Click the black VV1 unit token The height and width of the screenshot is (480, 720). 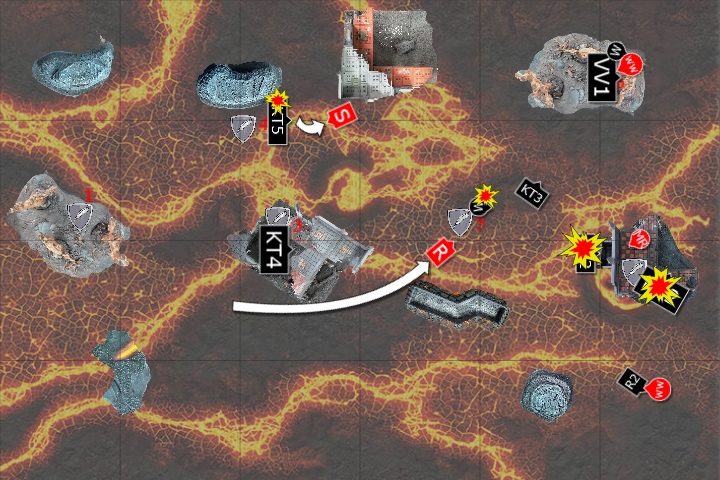[601, 78]
